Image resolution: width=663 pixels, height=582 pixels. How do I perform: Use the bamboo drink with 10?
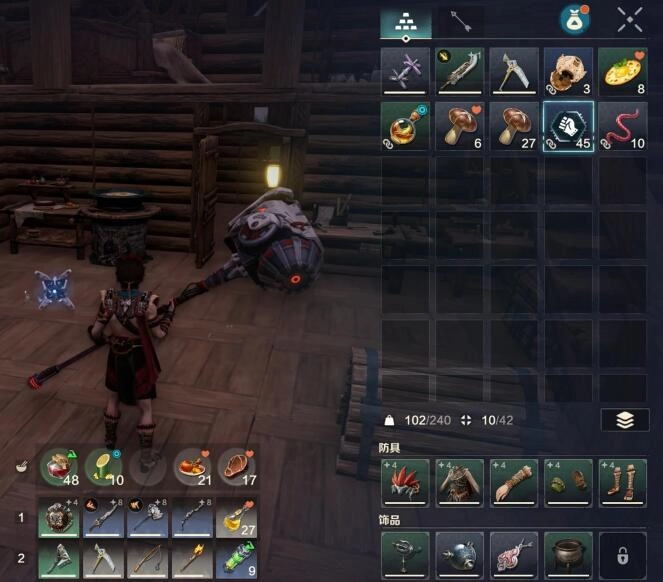point(103,467)
